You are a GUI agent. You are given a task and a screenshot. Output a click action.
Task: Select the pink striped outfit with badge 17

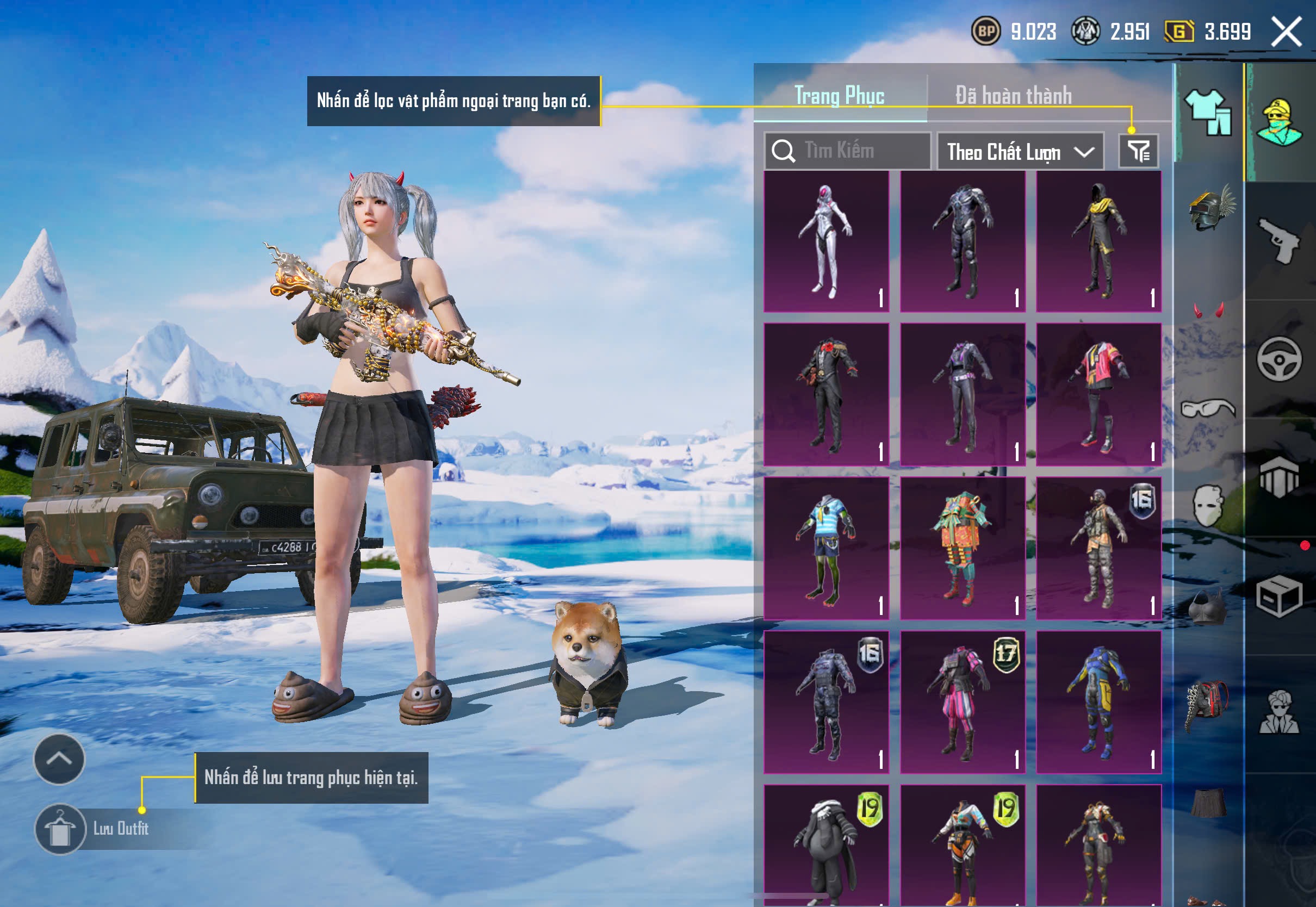coord(963,702)
